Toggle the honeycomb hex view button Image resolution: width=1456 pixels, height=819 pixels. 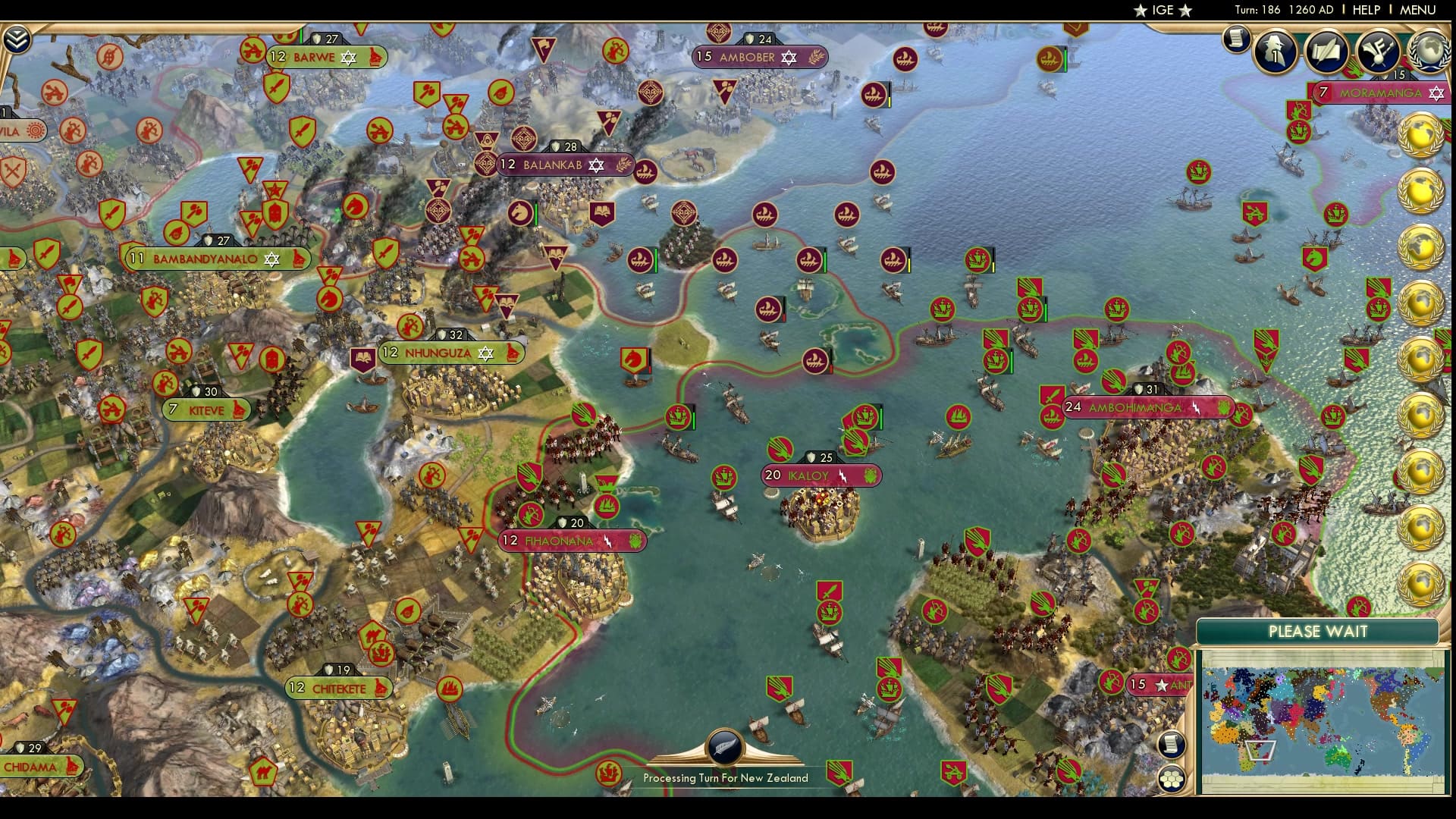1172,779
